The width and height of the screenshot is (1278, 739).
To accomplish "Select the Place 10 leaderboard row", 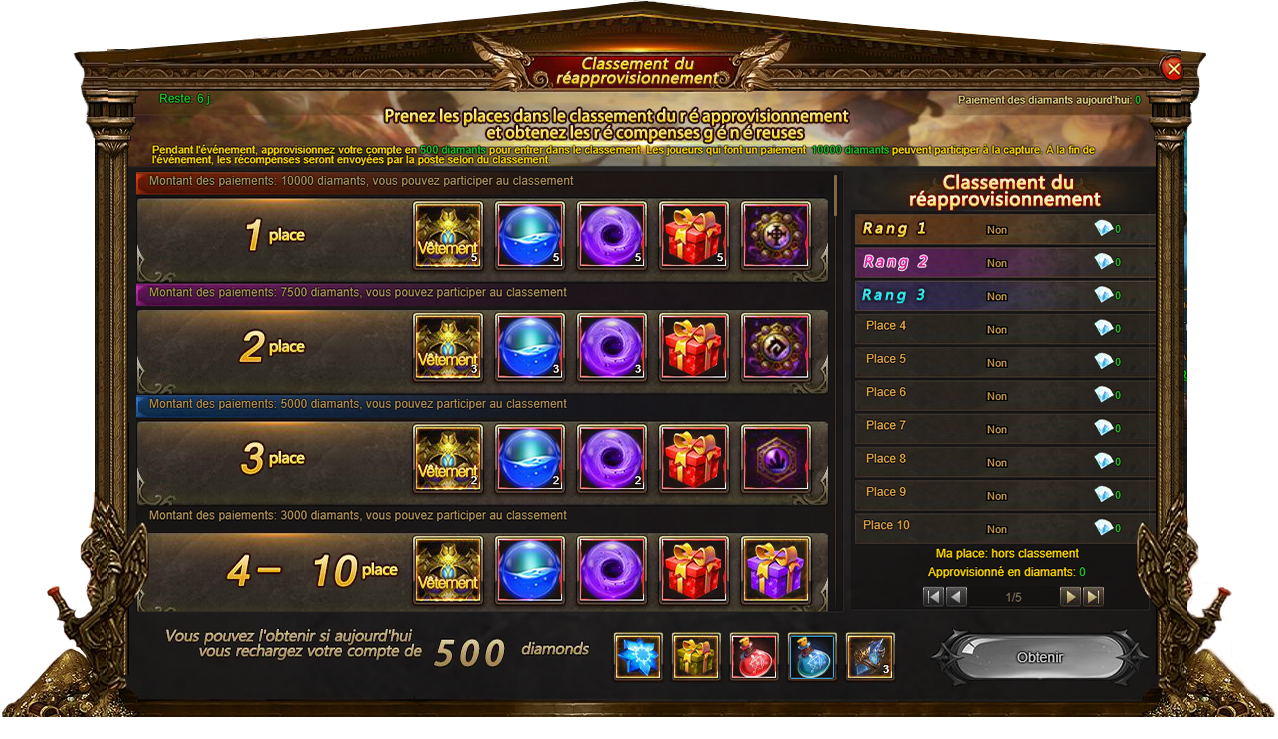I will pos(1004,527).
